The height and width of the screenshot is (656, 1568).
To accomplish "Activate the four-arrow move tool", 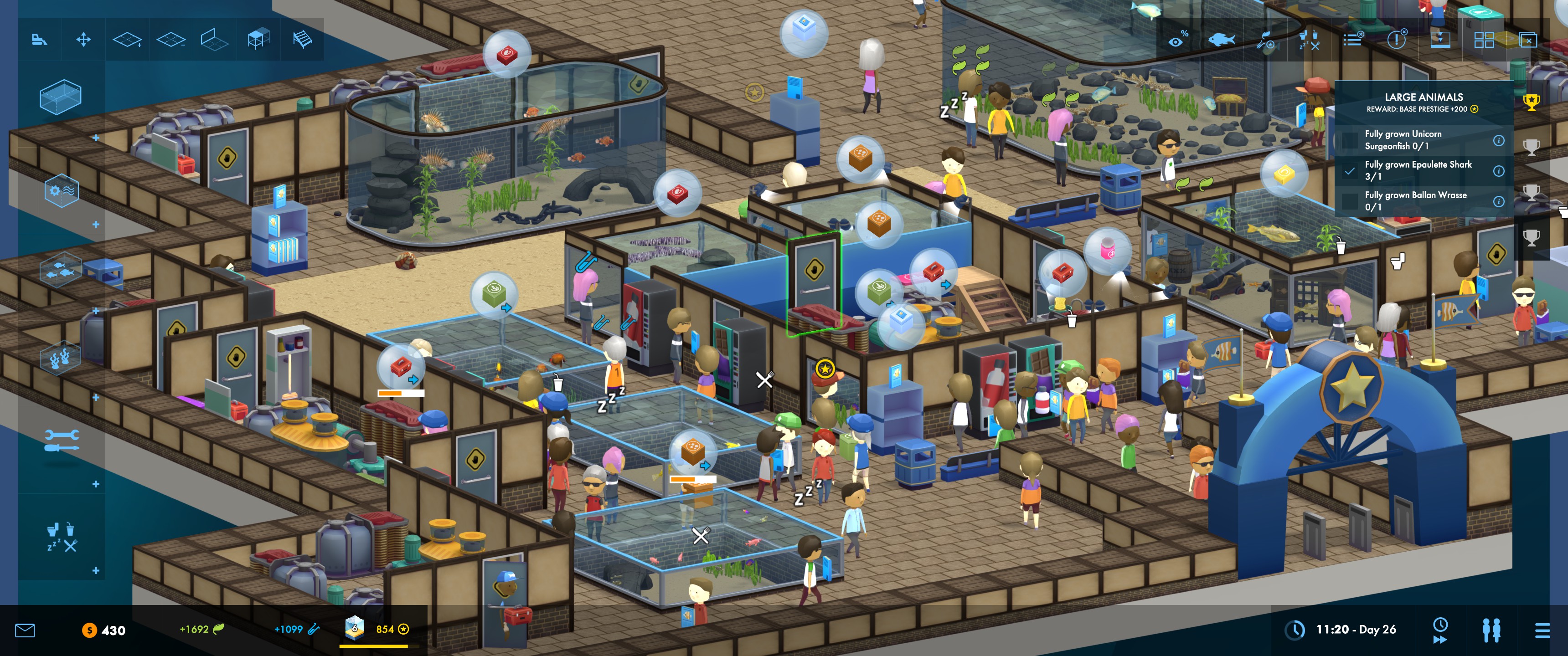I will pyautogui.click(x=83, y=40).
